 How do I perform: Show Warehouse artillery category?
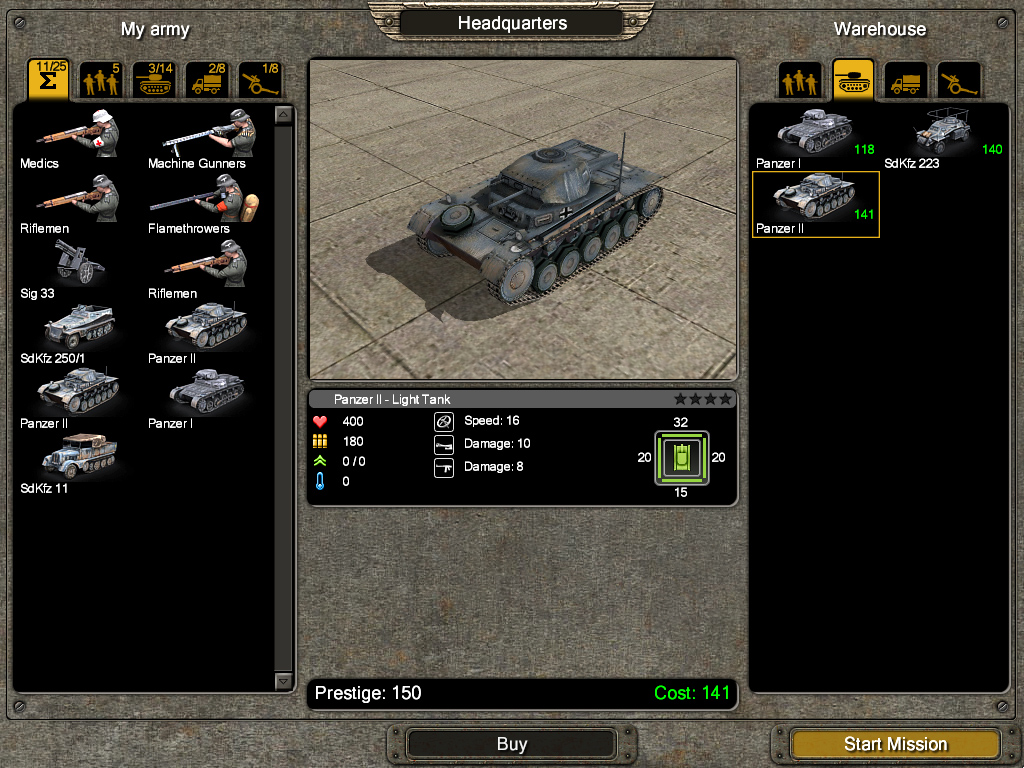point(958,81)
